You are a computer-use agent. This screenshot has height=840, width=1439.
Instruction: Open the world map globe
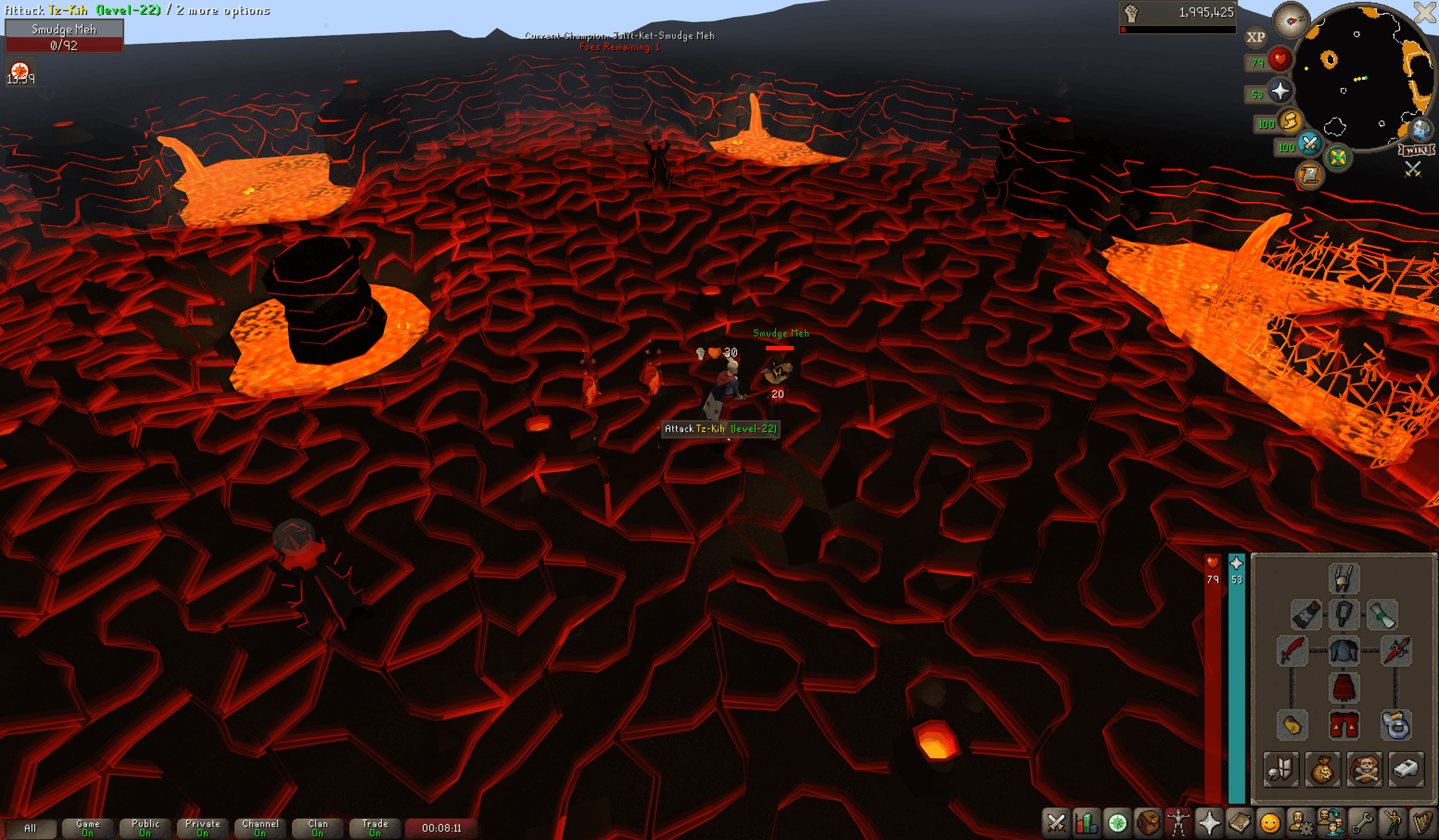(1420, 130)
